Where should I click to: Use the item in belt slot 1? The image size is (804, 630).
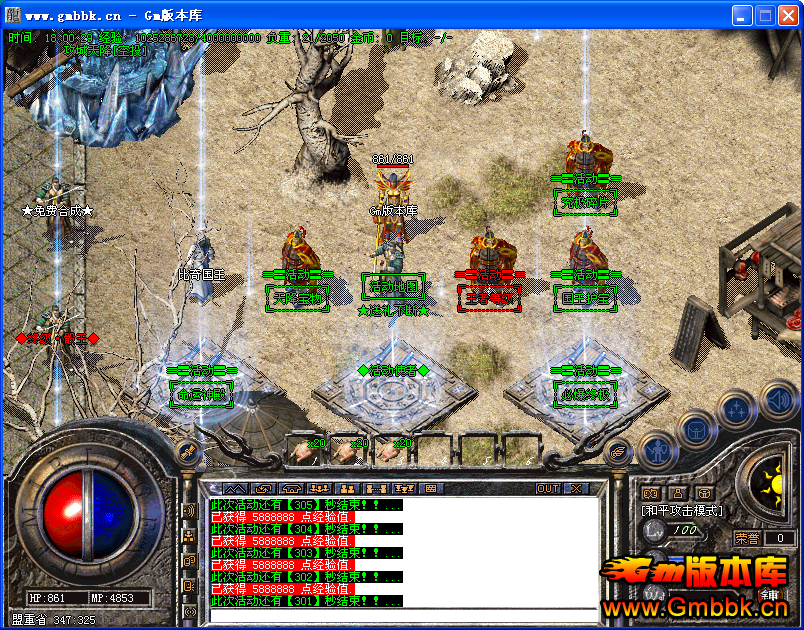coord(303,451)
